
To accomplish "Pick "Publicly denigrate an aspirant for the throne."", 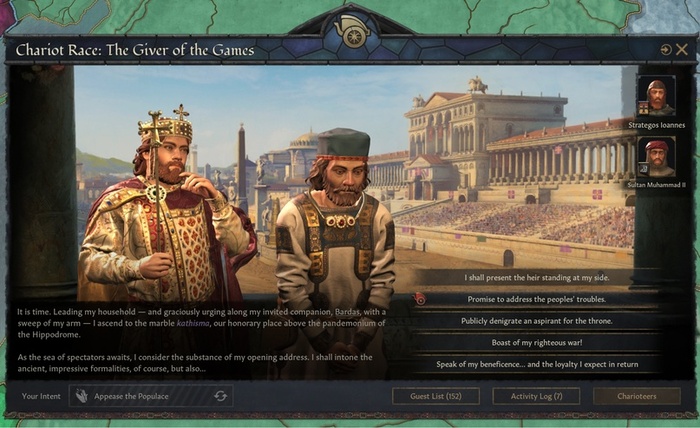I will click(536, 321).
